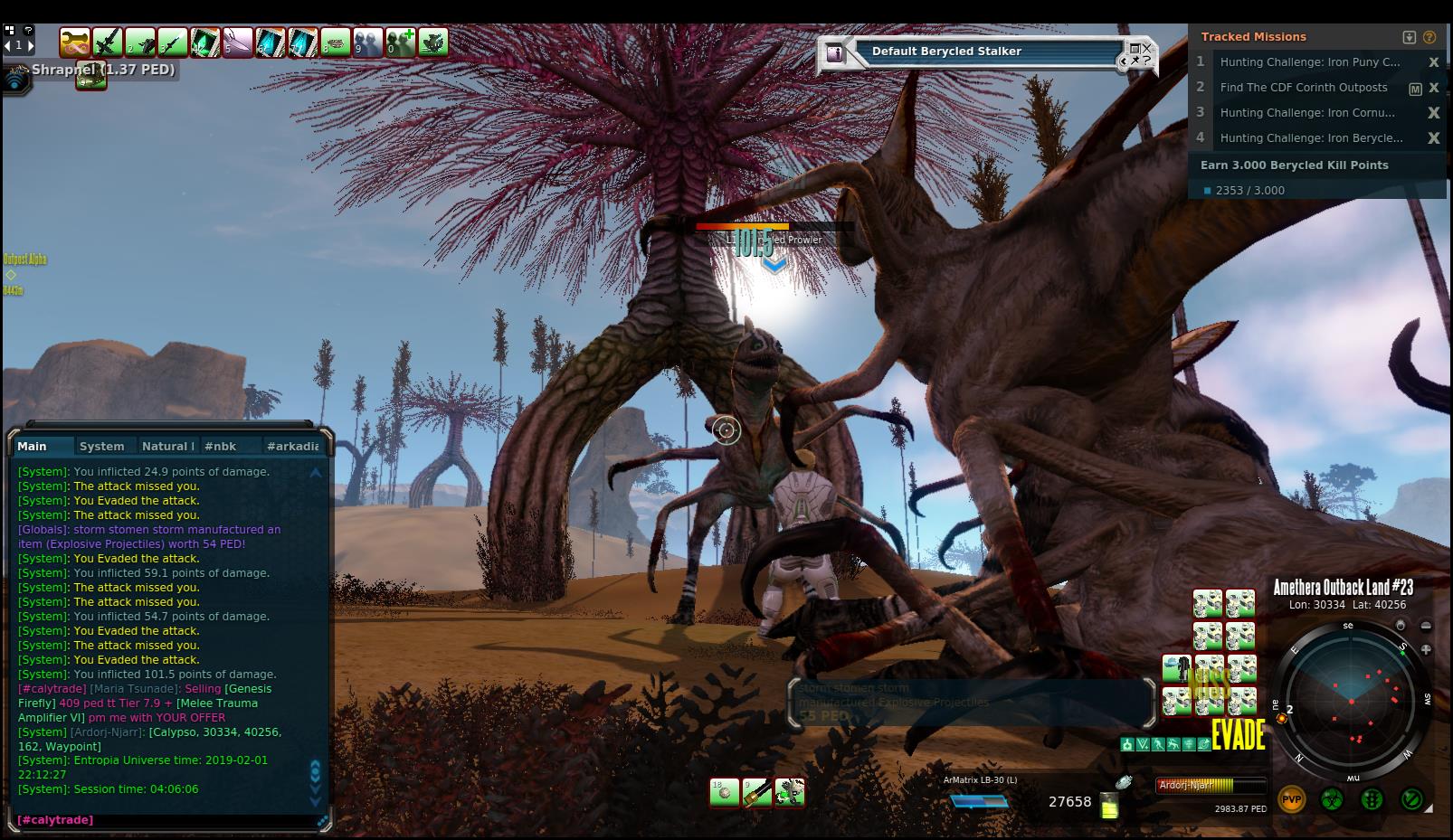Toggle the orange PVP button
The image size is (1453, 840).
pyautogui.click(x=1291, y=799)
